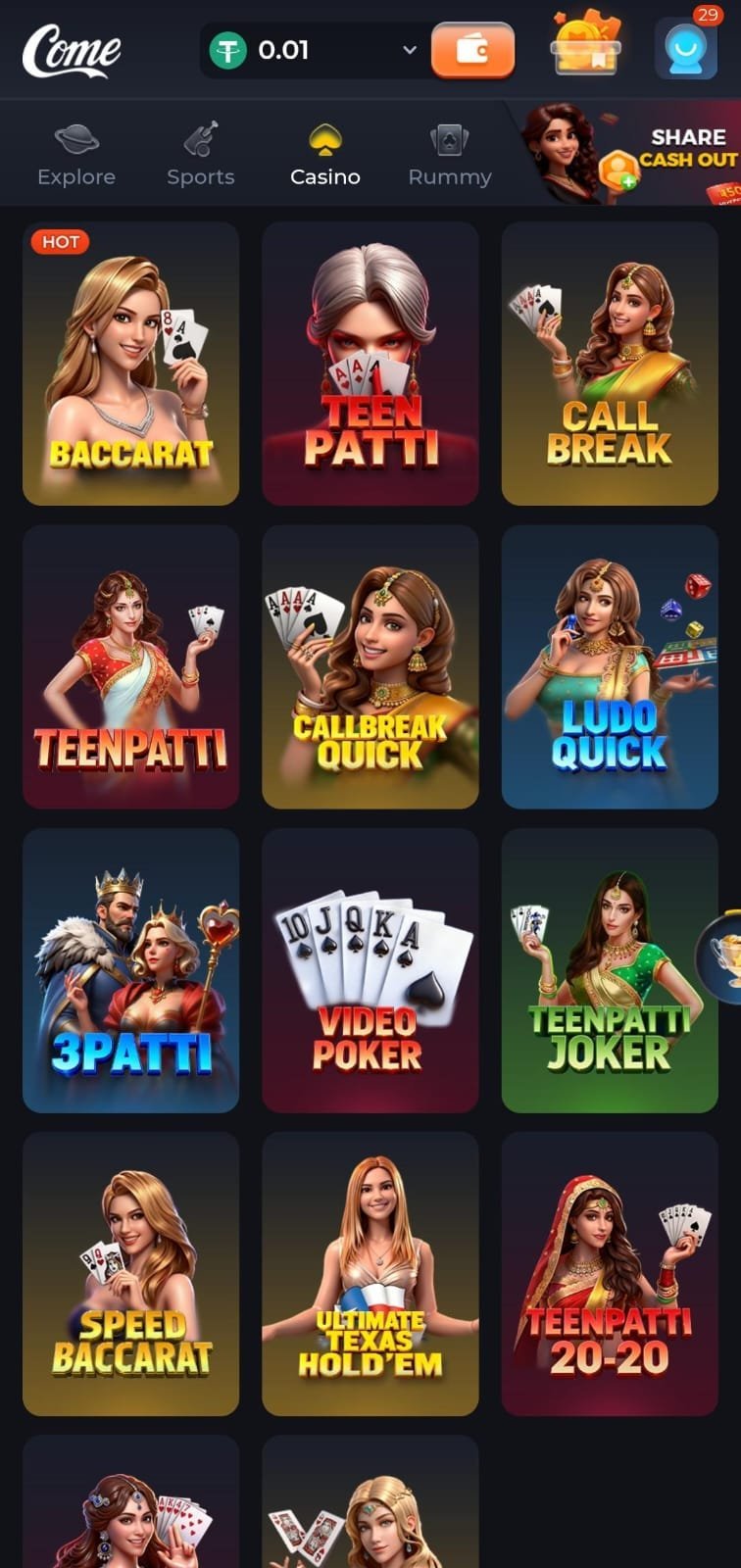Open the customer support chat icon
741x1568 pixels.
[685, 49]
